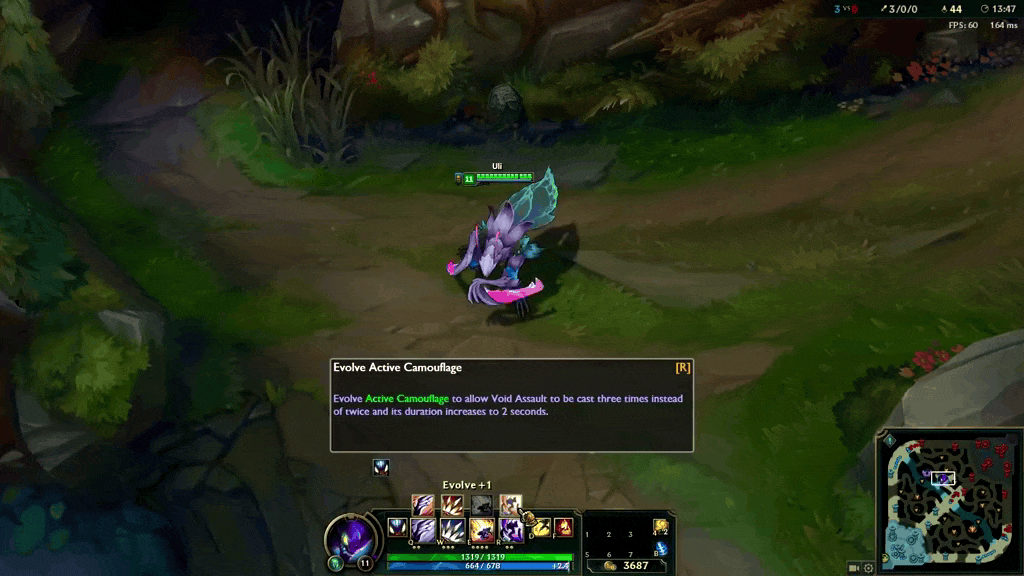Click the evolve button above the Q ability
Viewport: 1024px width, 576px height.
click(422, 505)
